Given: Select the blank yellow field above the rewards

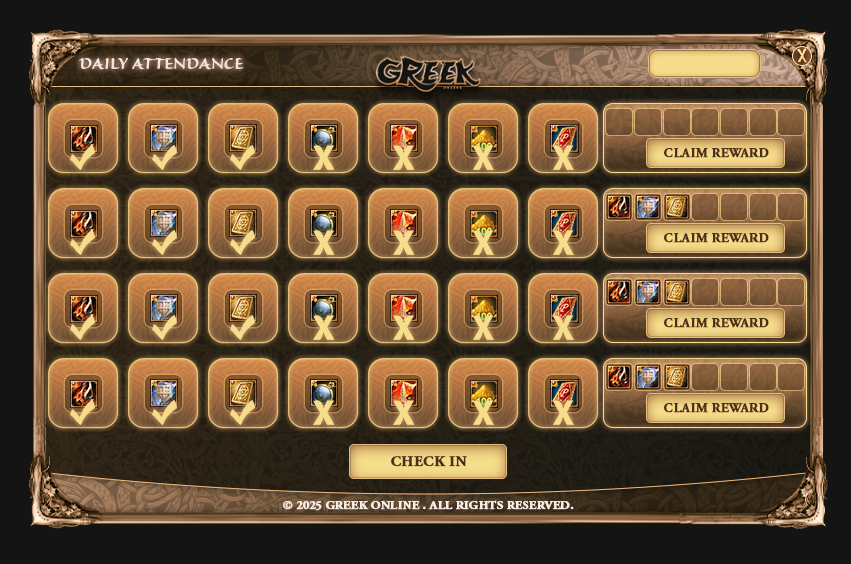Looking at the screenshot, I should pos(704,64).
